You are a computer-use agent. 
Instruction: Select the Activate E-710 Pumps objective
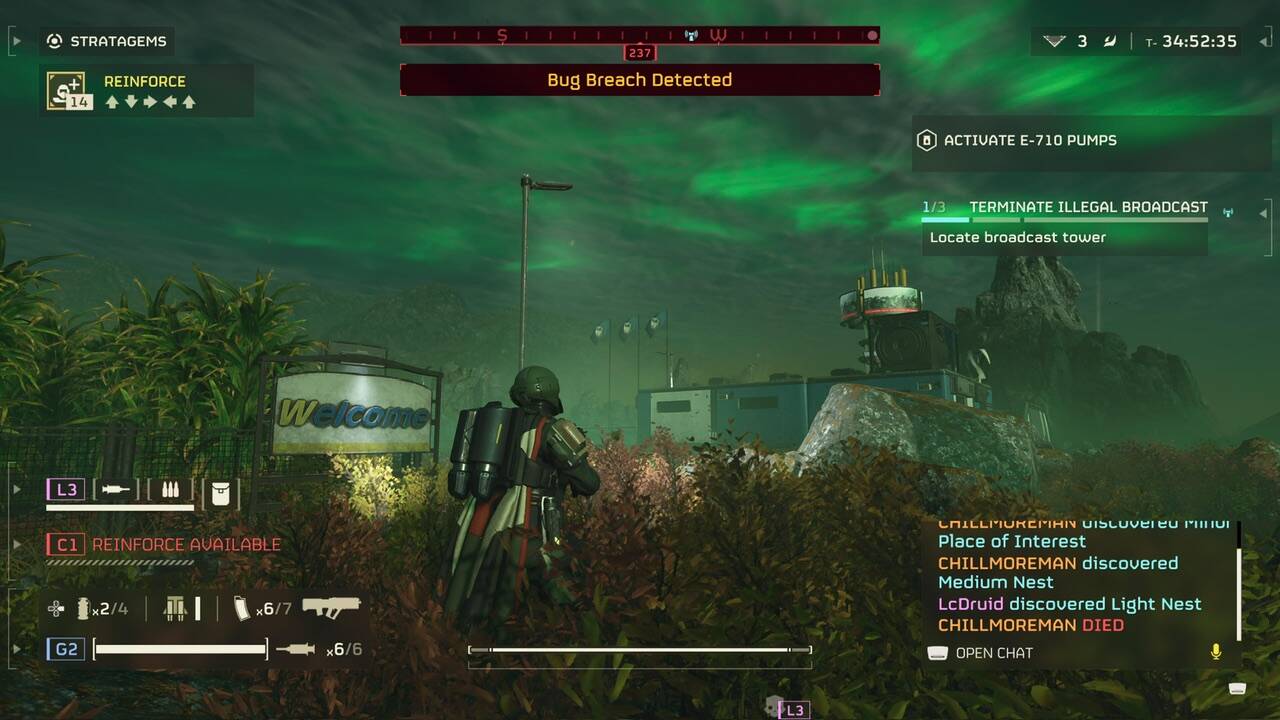click(x=1030, y=141)
